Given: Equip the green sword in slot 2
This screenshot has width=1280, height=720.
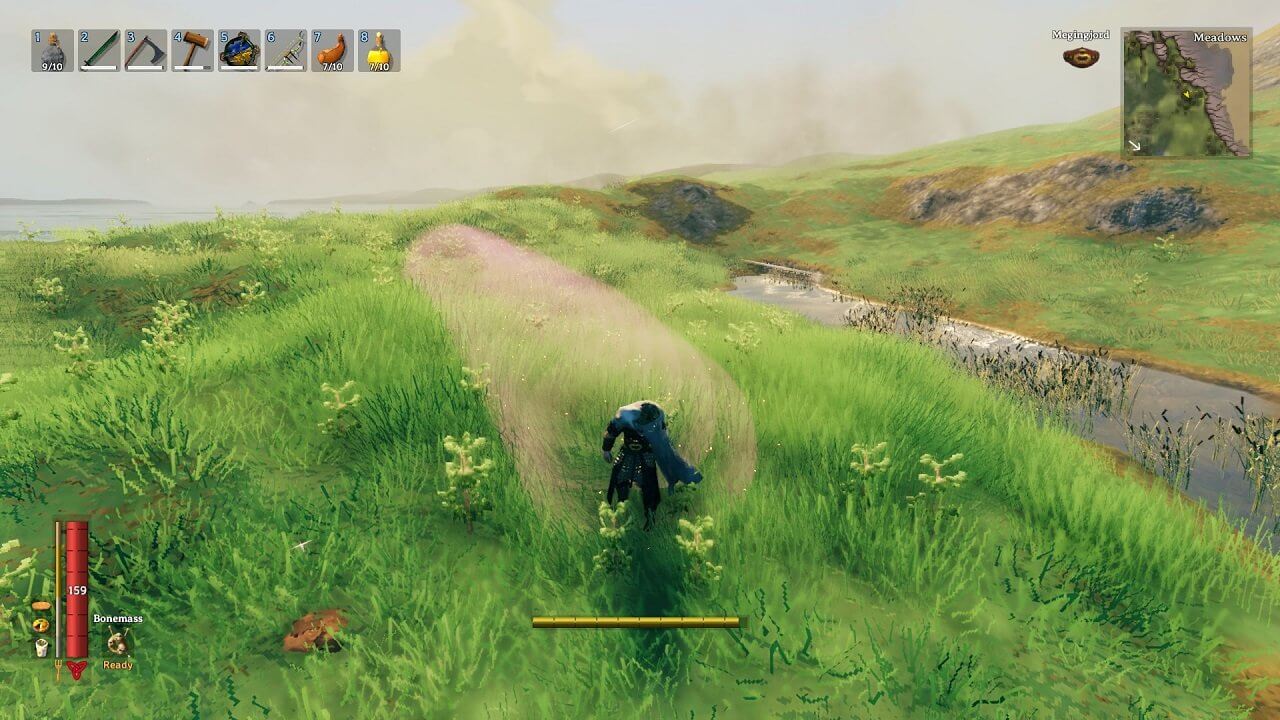Looking at the screenshot, I should tap(99, 50).
